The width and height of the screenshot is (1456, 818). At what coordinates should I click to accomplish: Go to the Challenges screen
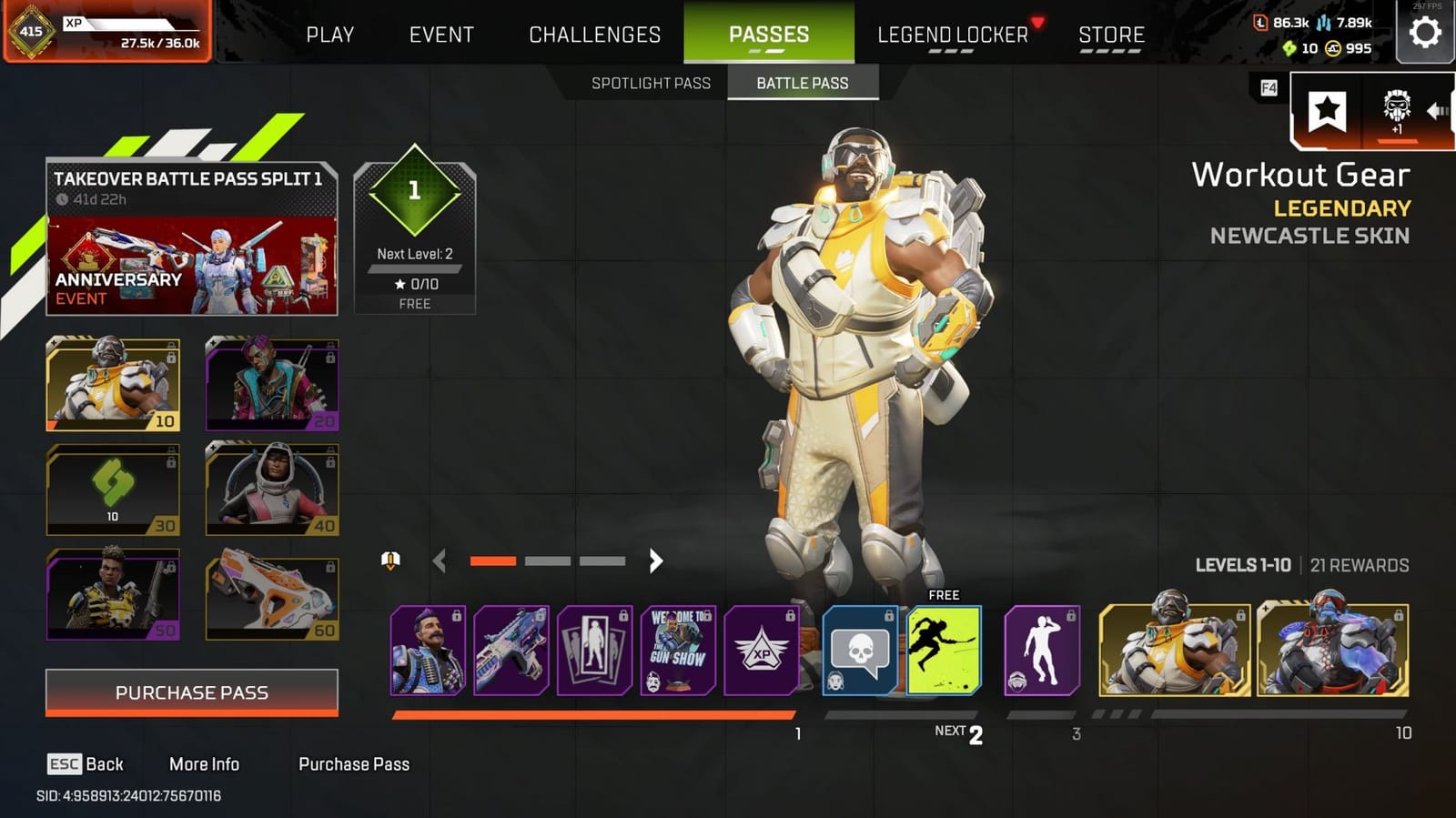click(x=593, y=35)
